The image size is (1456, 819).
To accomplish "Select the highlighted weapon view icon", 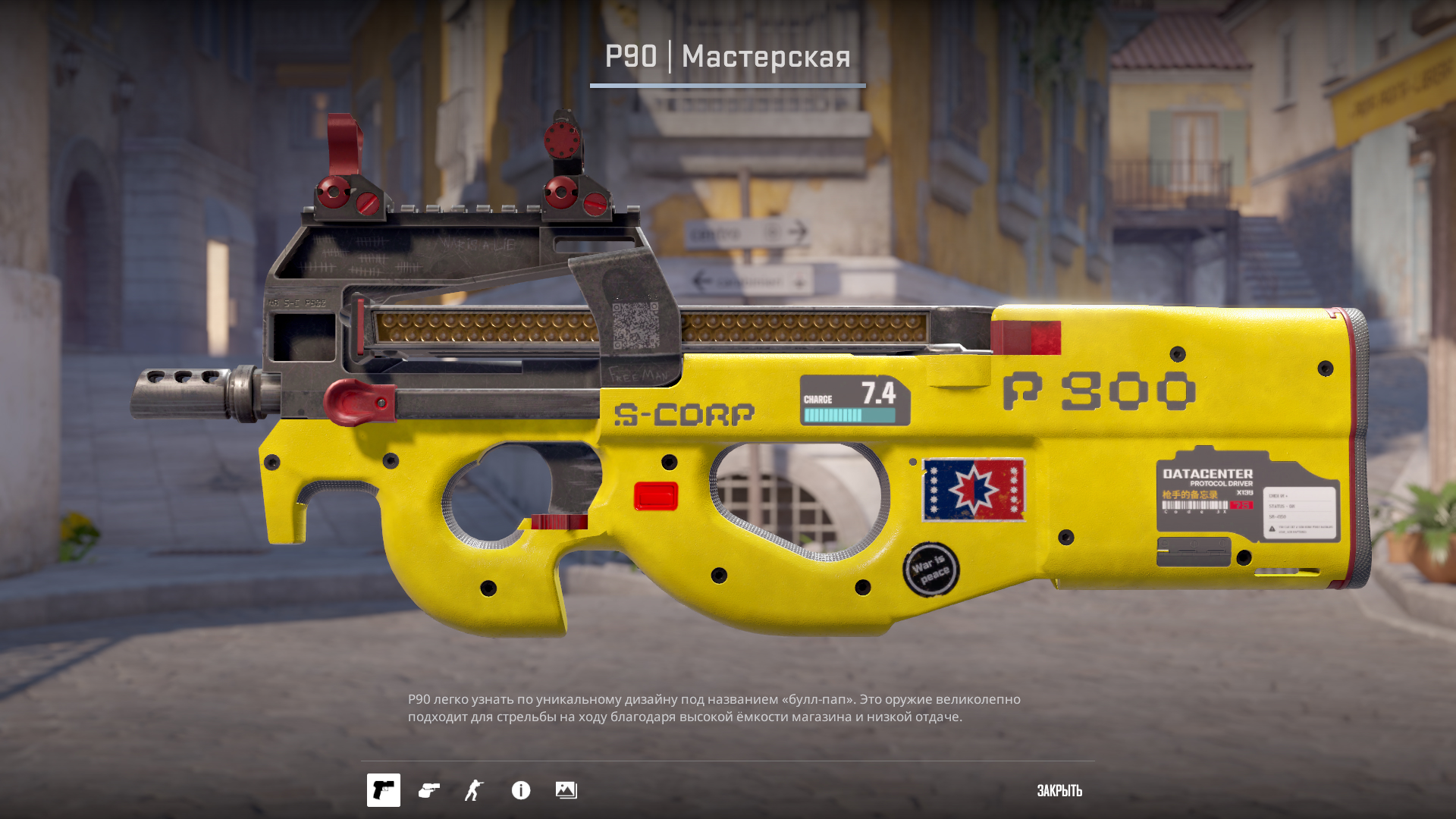I will (384, 790).
